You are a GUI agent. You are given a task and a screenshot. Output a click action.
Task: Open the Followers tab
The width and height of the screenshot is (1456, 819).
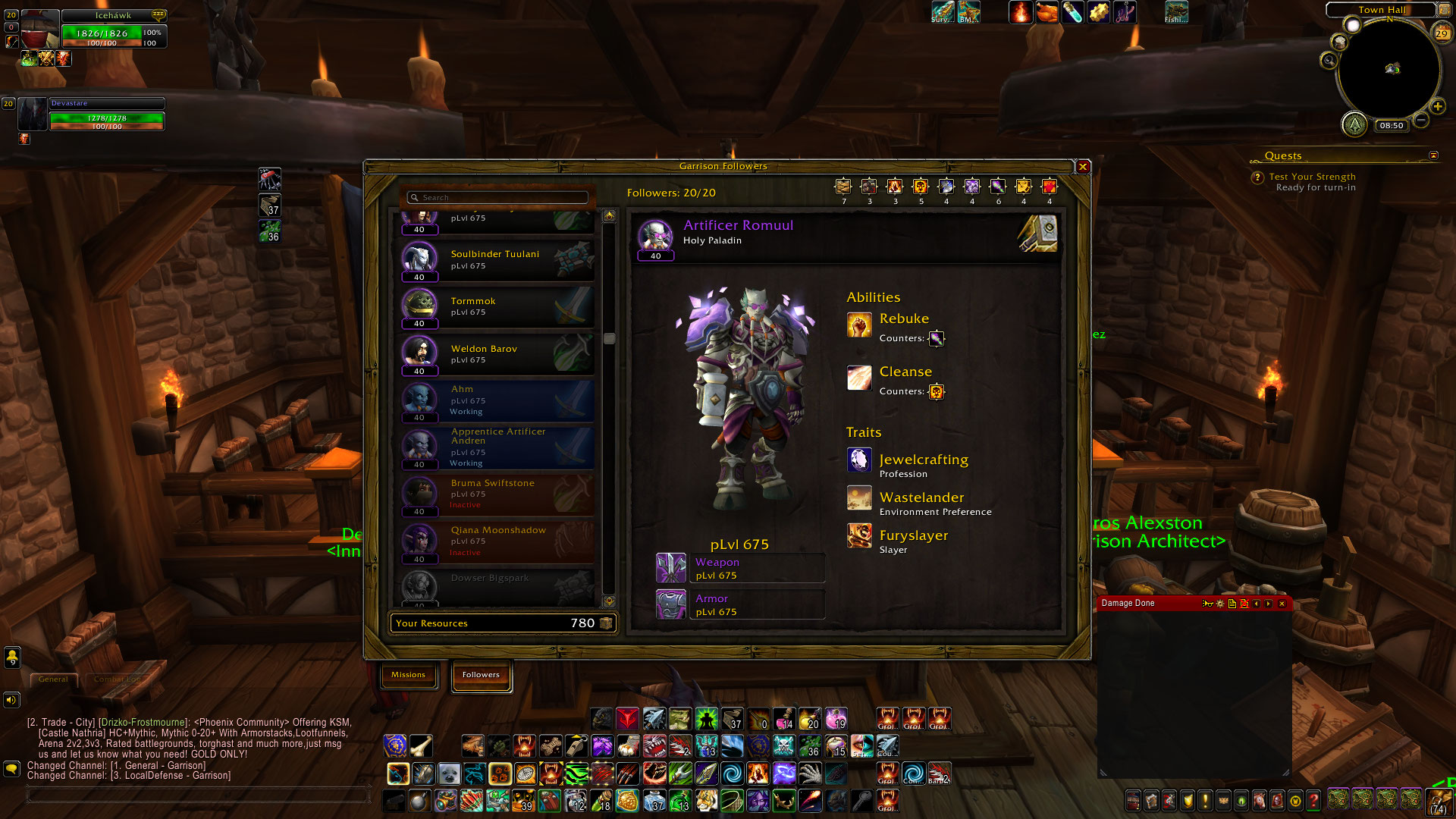pos(481,675)
